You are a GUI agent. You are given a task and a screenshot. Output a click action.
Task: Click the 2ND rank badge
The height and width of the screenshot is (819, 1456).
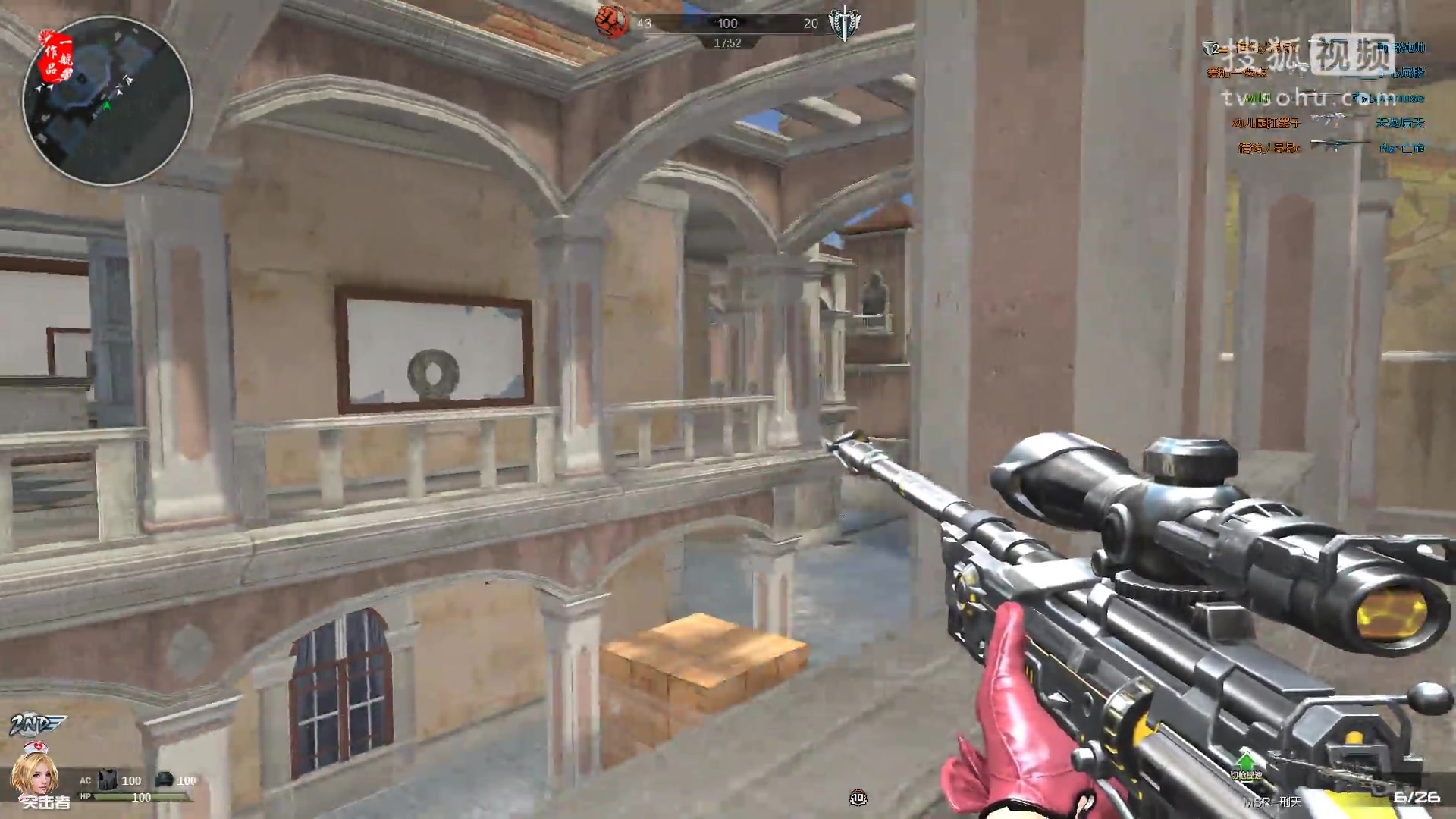[36, 725]
